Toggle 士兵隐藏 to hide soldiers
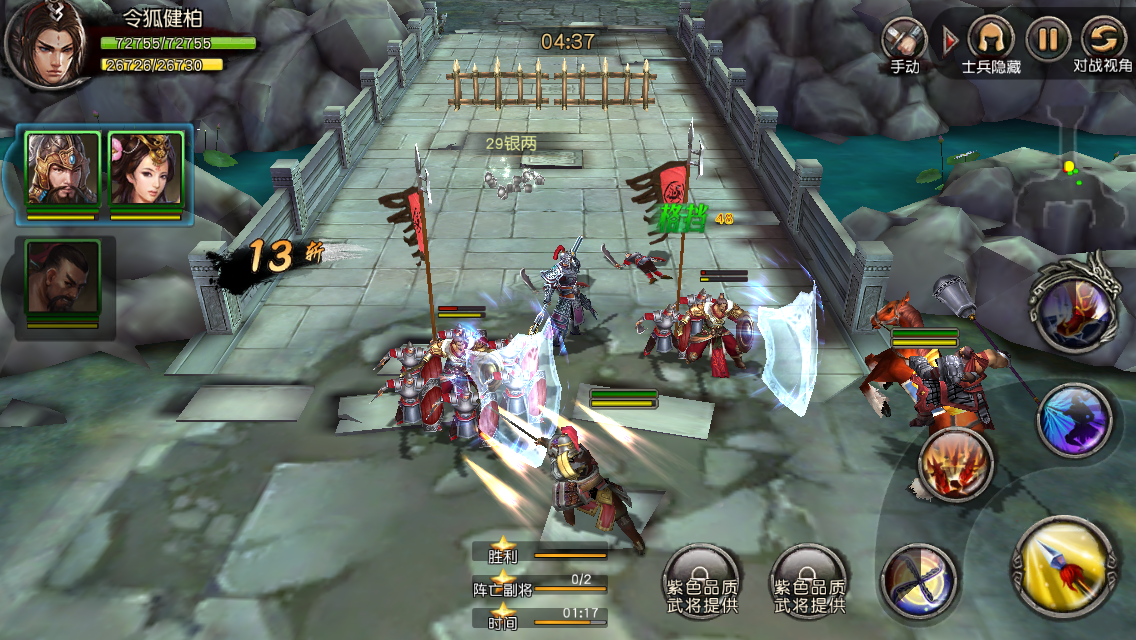This screenshot has width=1136, height=640. pyautogui.click(x=990, y=40)
